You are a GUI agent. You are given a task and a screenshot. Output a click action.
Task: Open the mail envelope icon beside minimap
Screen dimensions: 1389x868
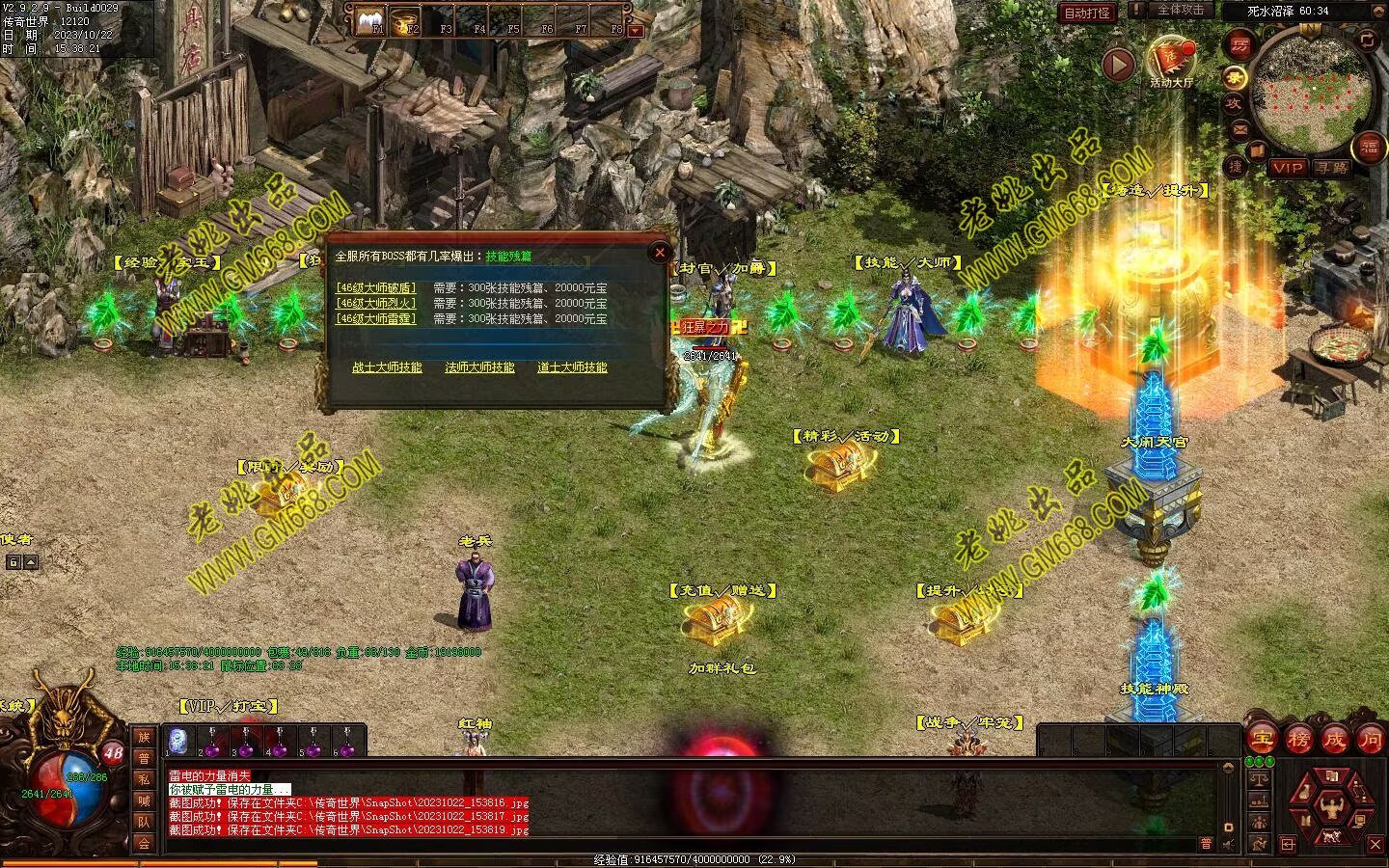1239,128
